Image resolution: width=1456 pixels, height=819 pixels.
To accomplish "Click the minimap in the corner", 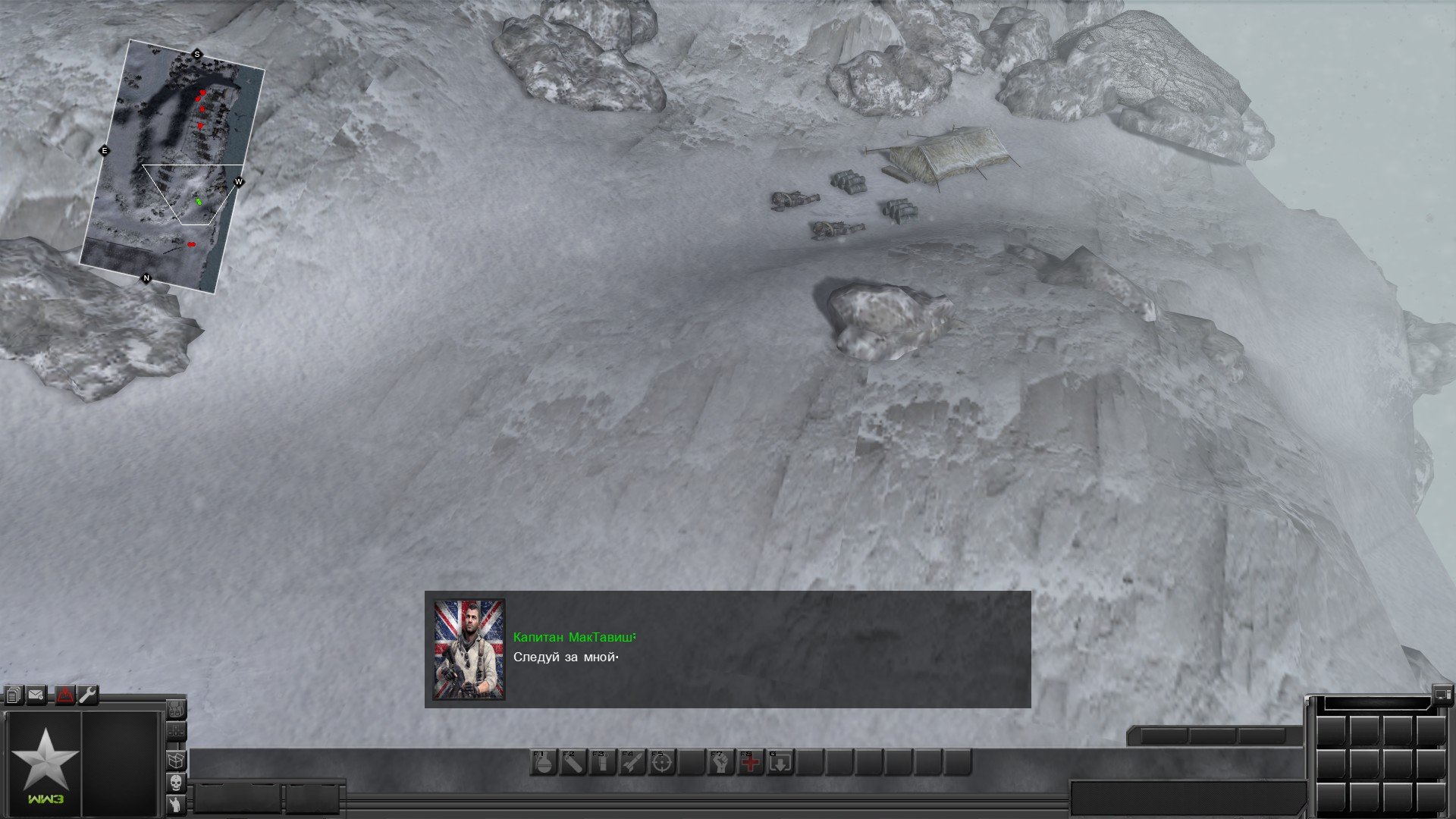I will (x=173, y=167).
